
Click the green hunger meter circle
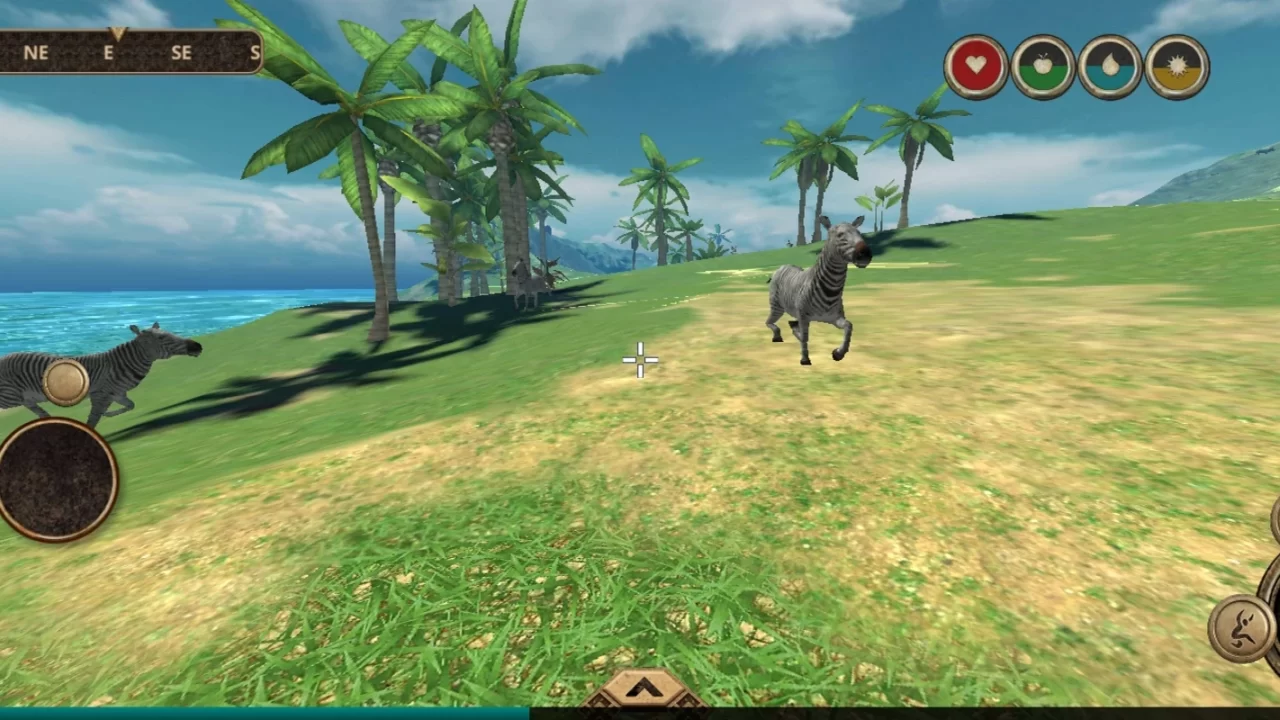pos(1042,65)
